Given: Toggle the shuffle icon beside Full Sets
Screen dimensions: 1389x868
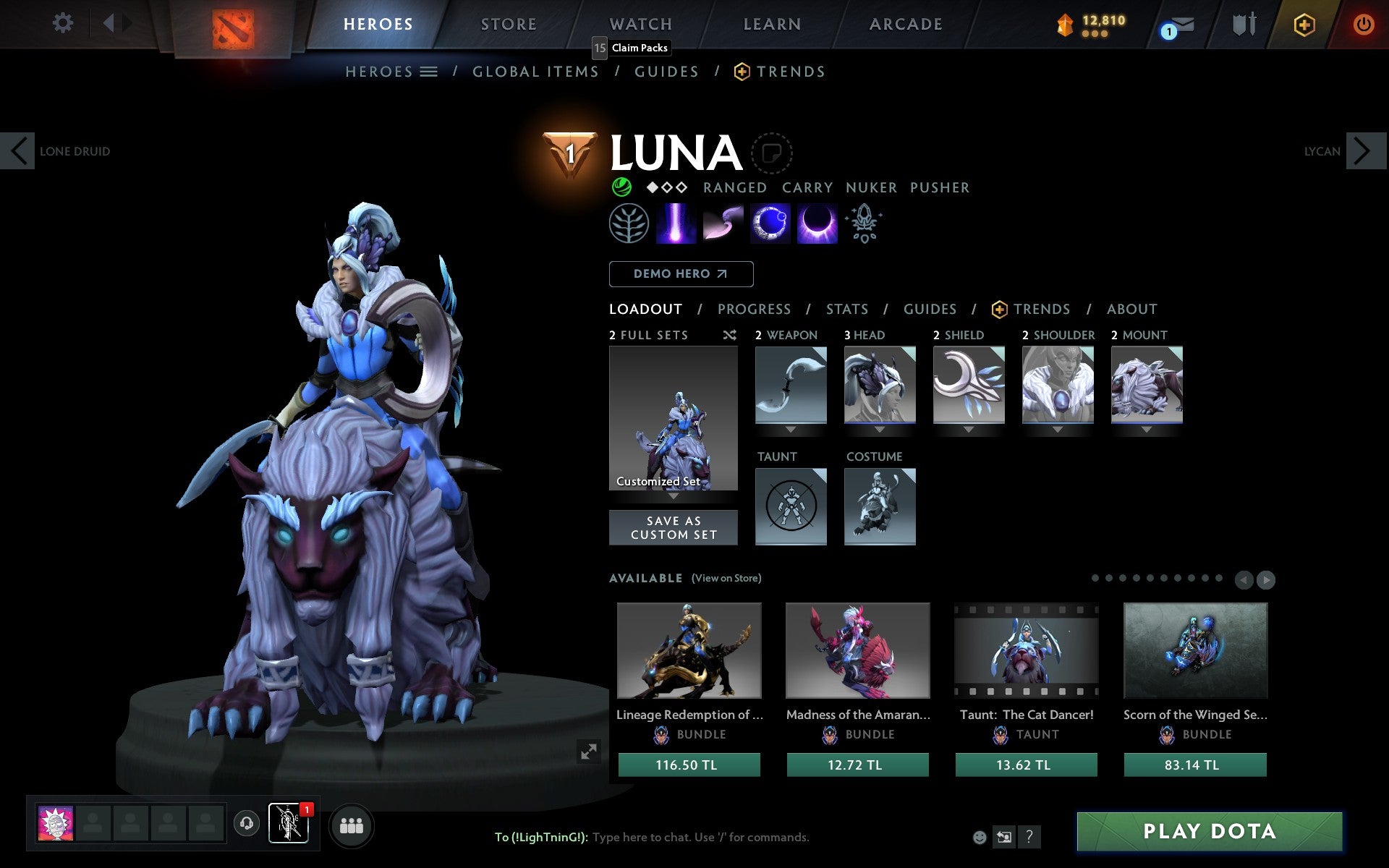Looking at the screenshot, I should click(729, 335).
